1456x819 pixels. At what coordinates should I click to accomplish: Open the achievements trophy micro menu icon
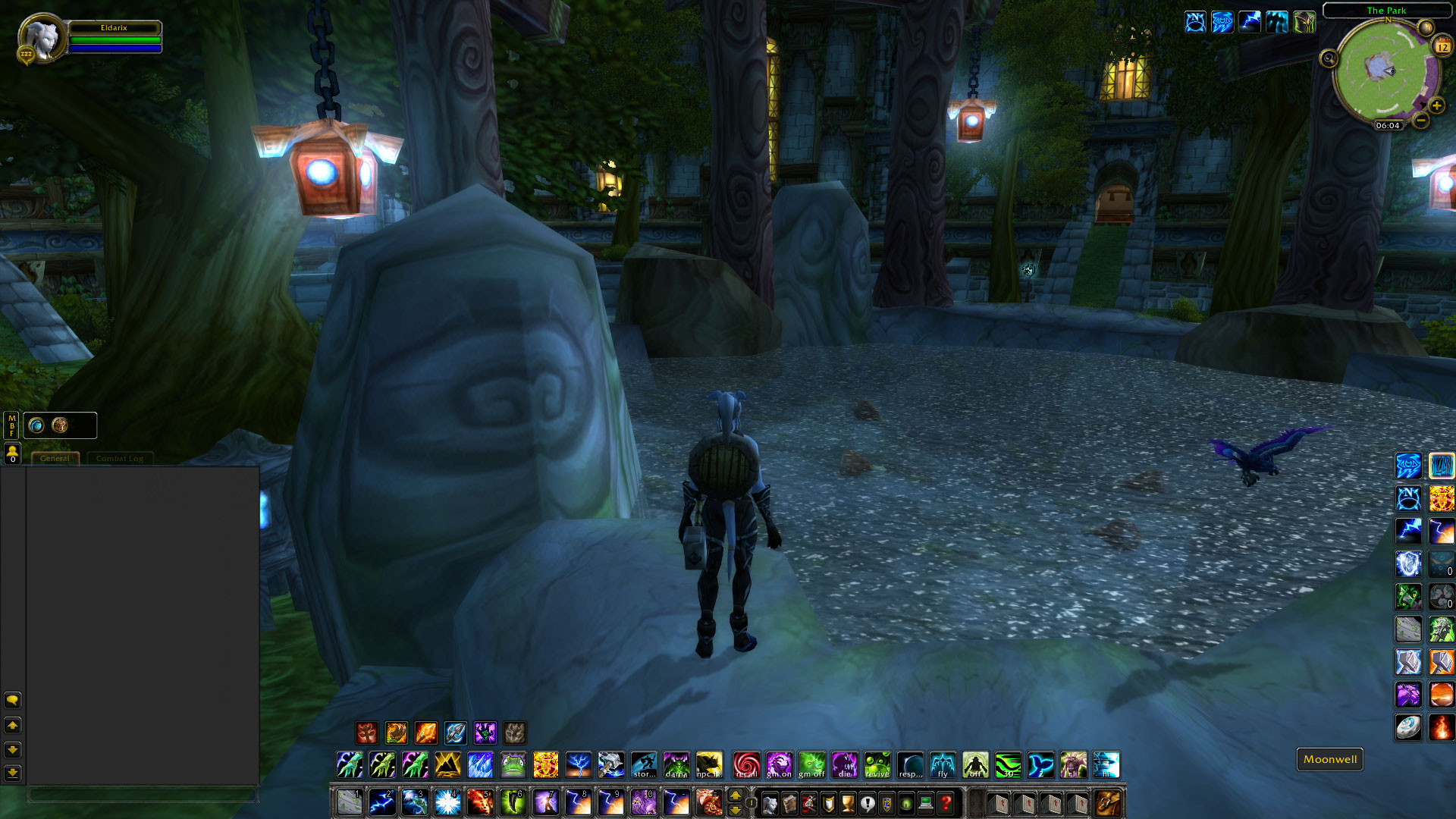pyautogui.click(x=848, y=802)
